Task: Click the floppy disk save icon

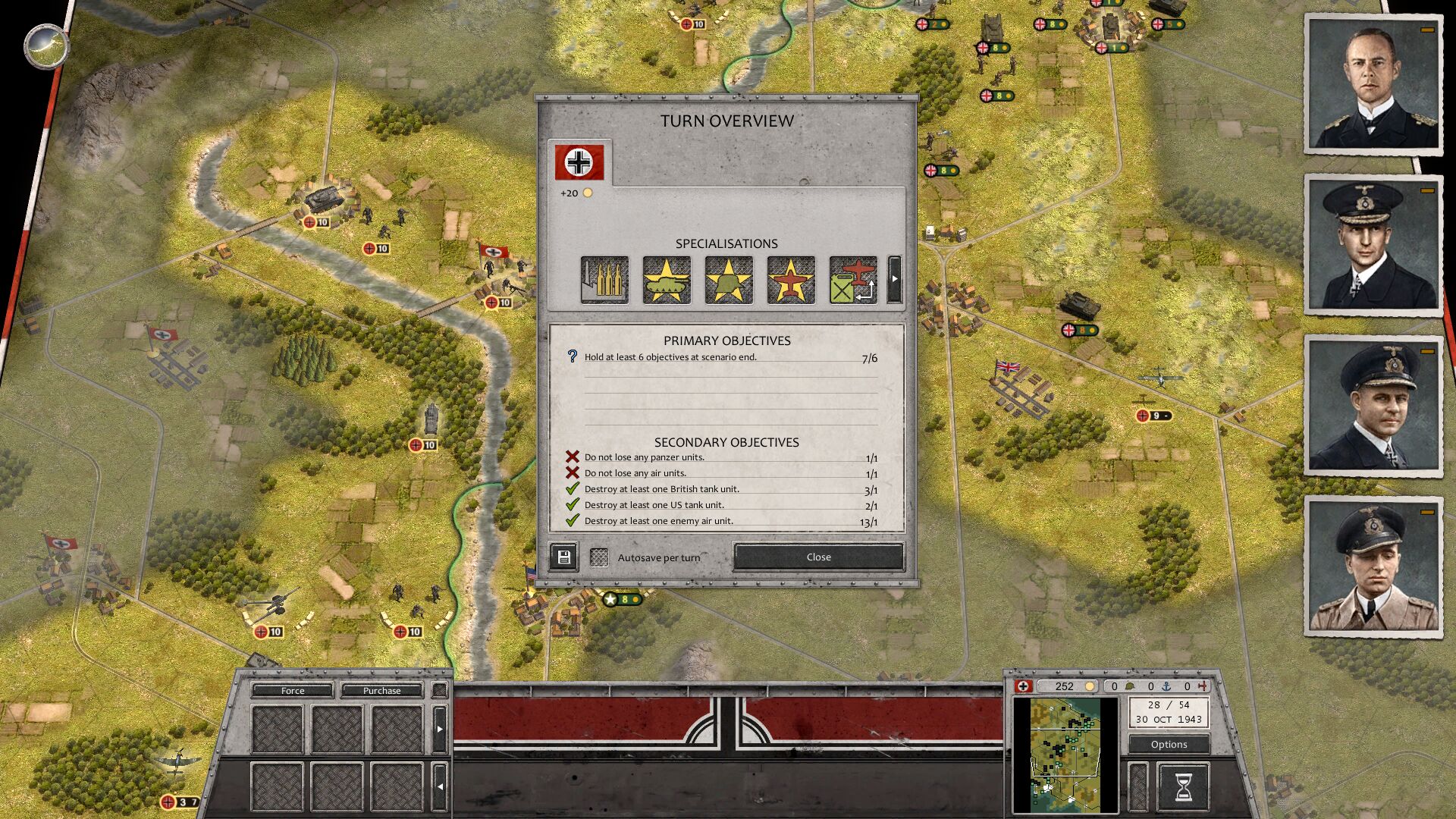Action: (x=563, y=557)
